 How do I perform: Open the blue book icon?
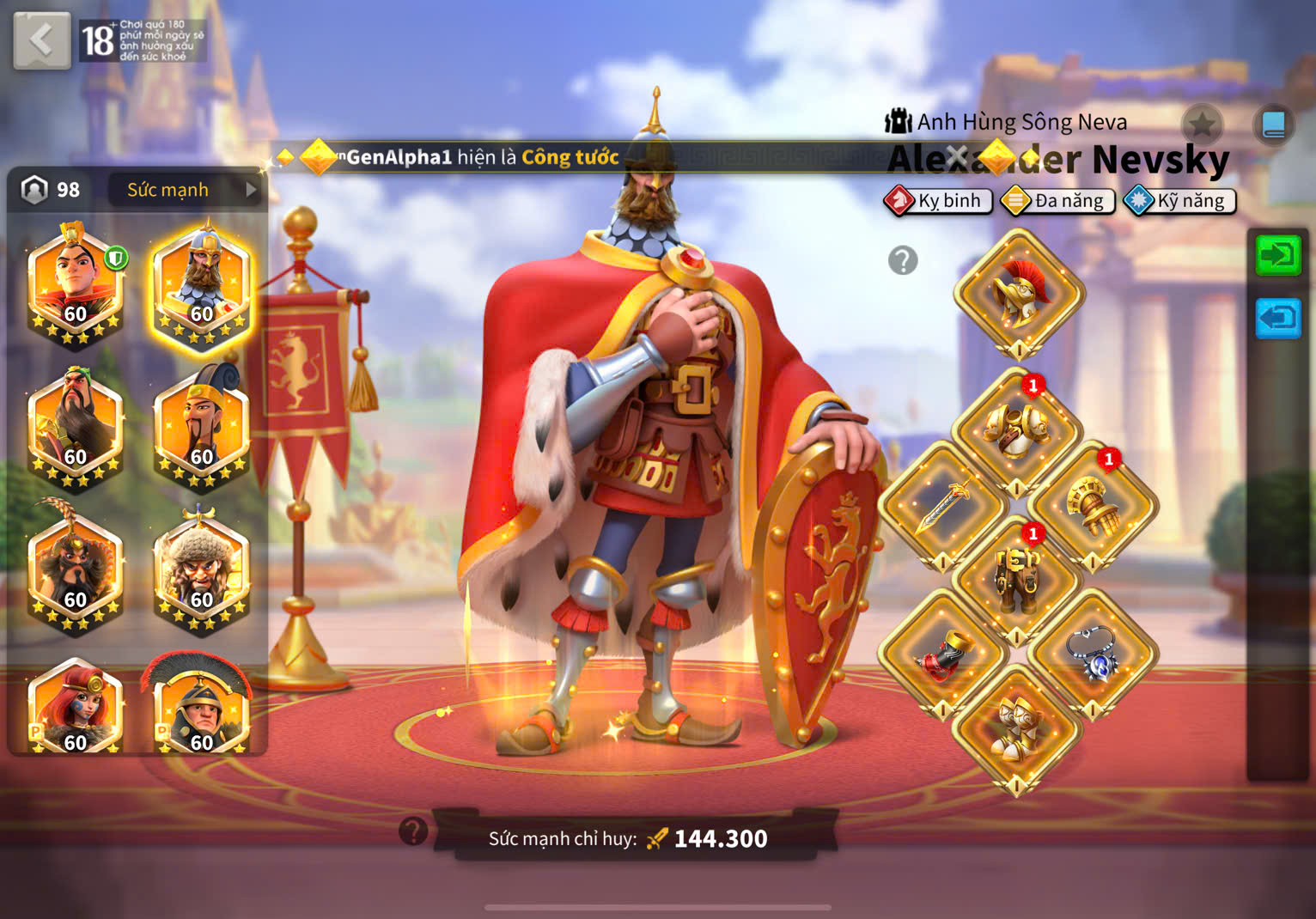1273,125
